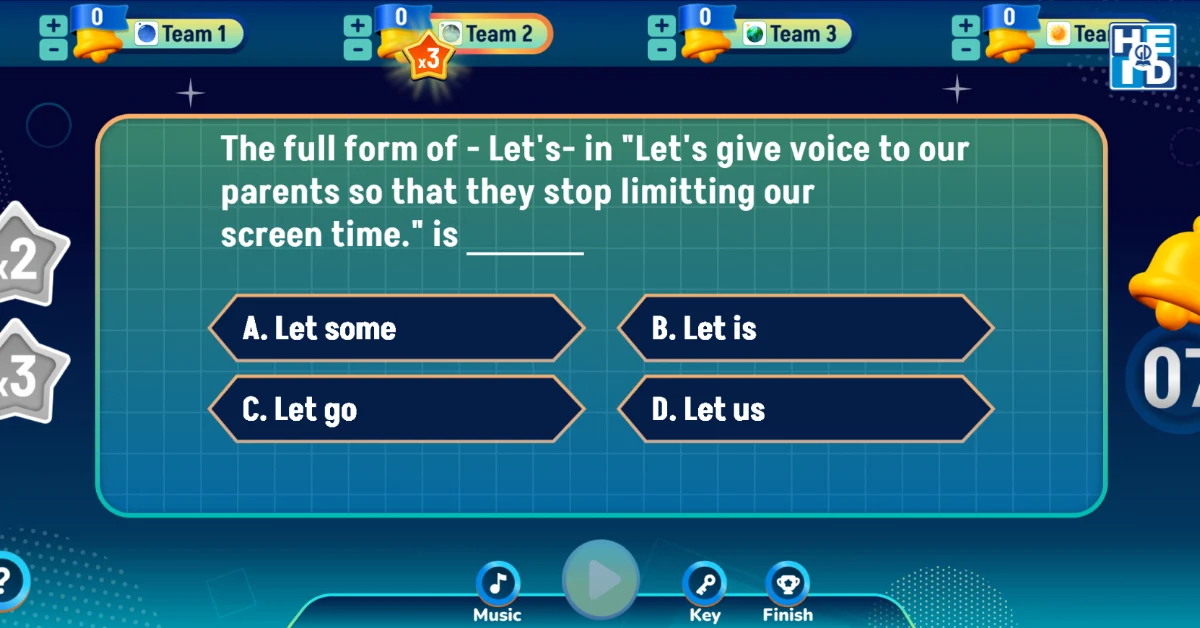Choose answer D. Let us
Screen dimensions: 1200x628
click(805, 409)
